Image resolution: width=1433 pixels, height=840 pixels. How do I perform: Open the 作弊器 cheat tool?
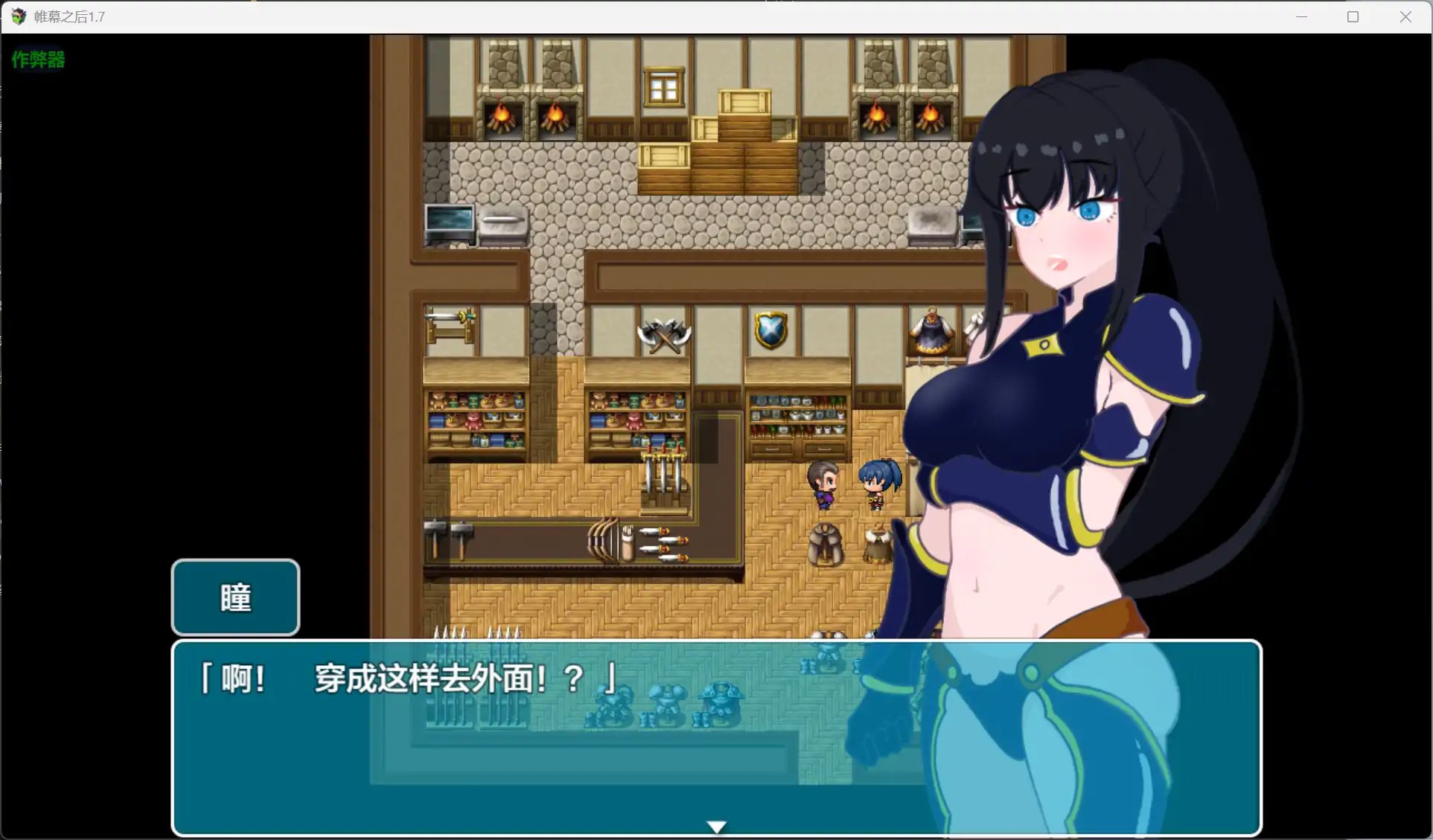(x=37, y=60)
